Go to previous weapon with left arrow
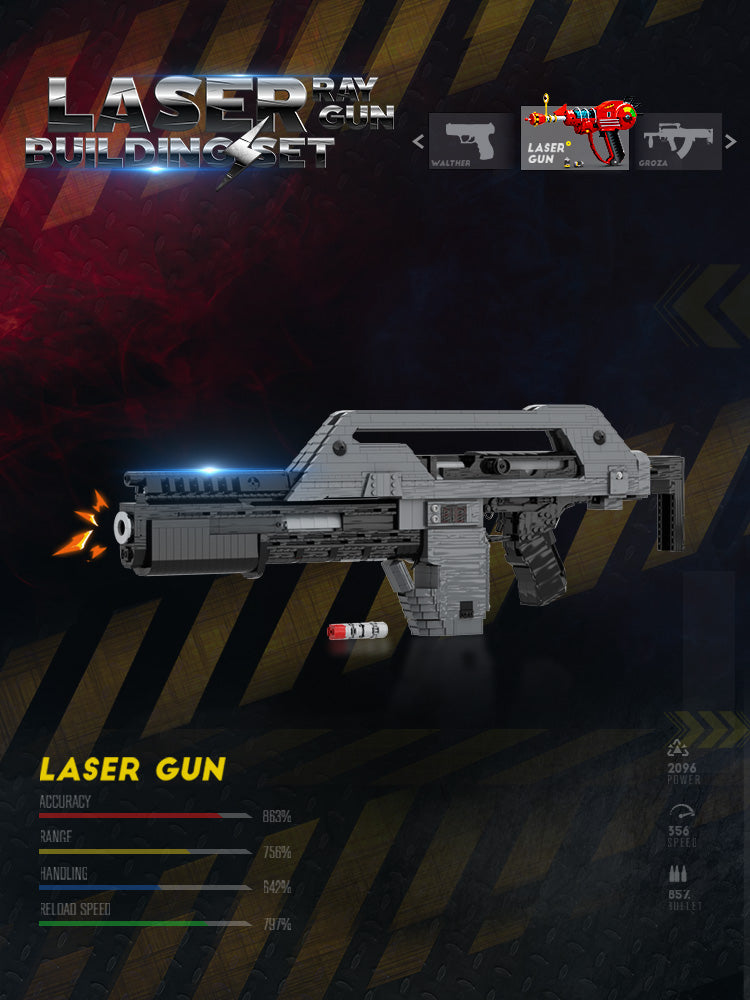 coord(418,141)
